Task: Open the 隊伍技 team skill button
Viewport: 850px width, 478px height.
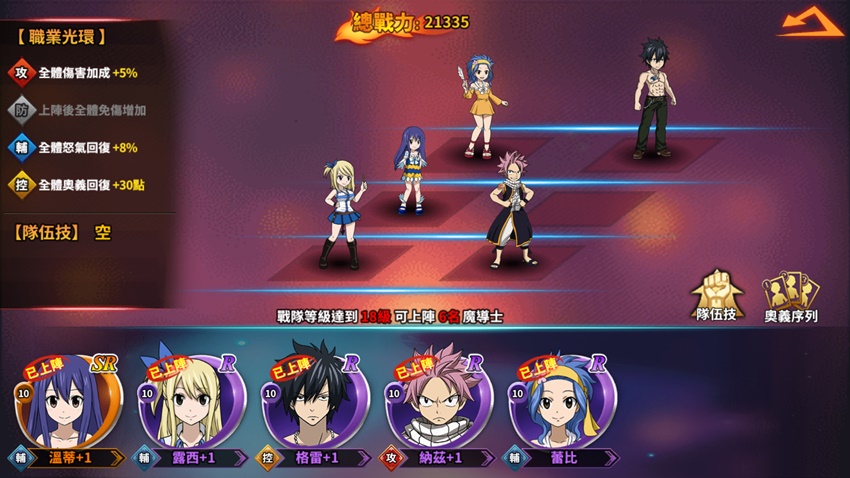Action: pos(716,294)
